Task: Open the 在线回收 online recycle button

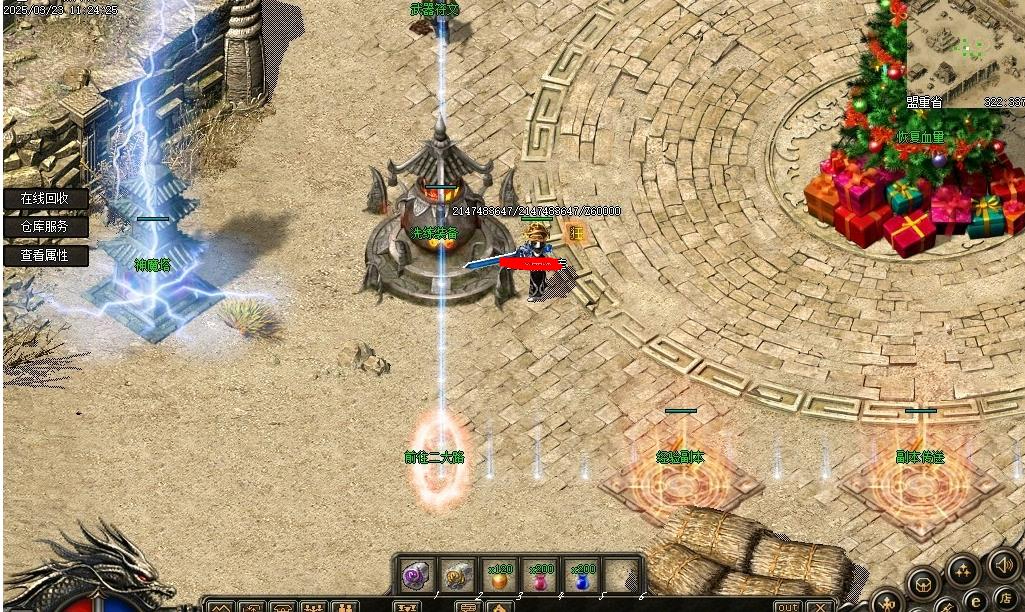Action: point(45,198)
